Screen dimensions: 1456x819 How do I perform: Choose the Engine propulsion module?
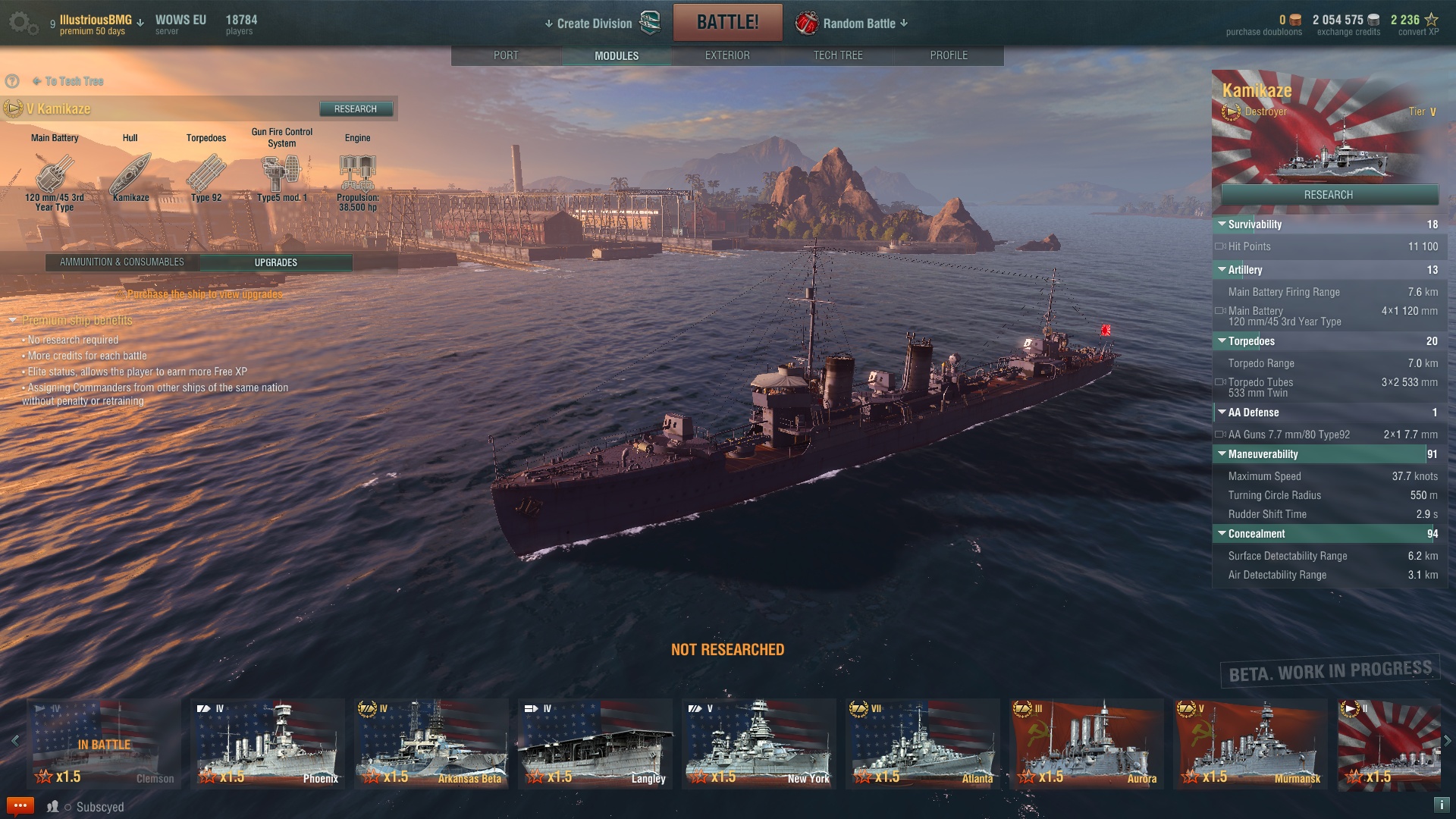point(357,174)
